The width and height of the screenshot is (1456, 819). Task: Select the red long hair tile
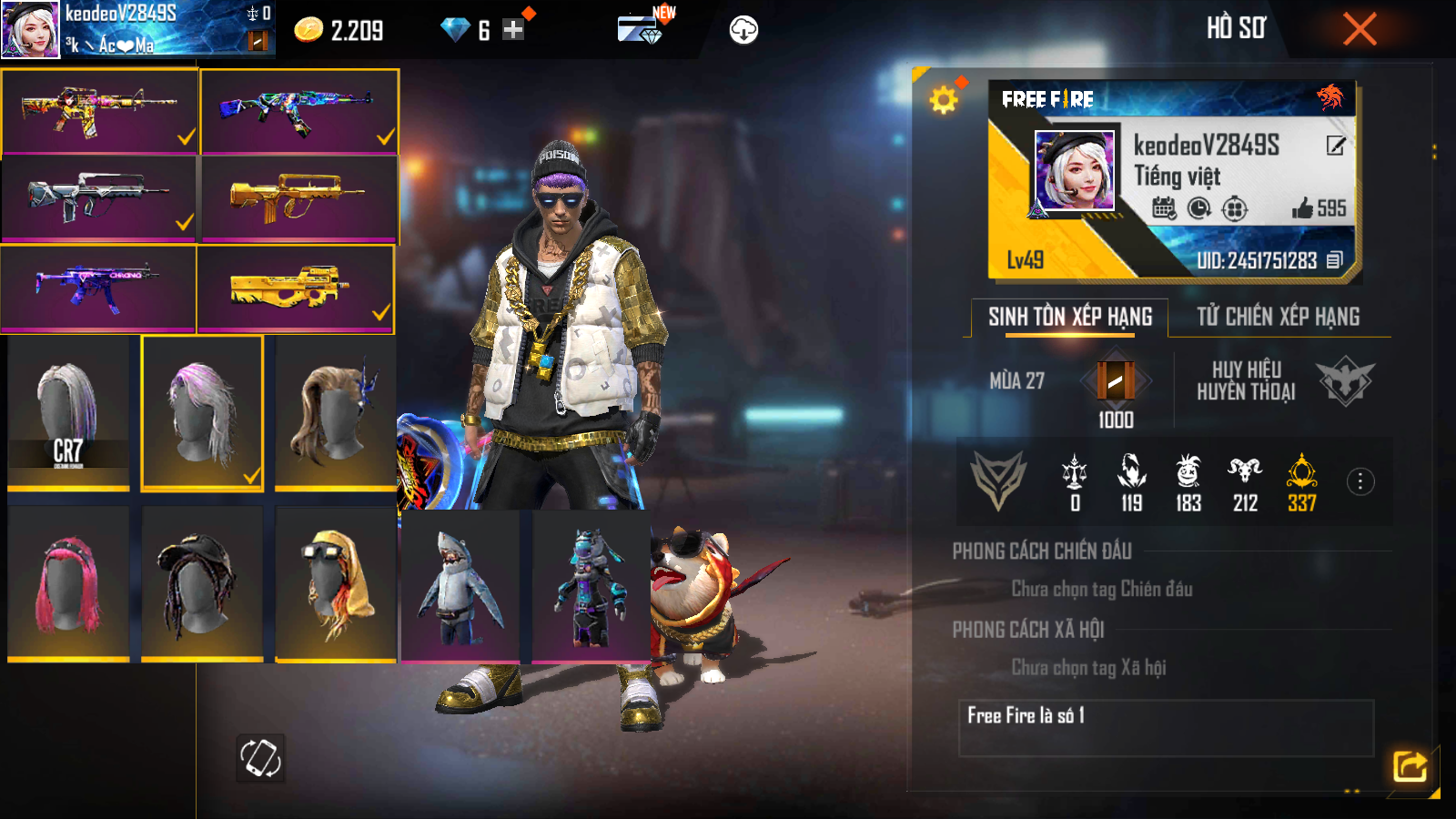pos(68,583)
